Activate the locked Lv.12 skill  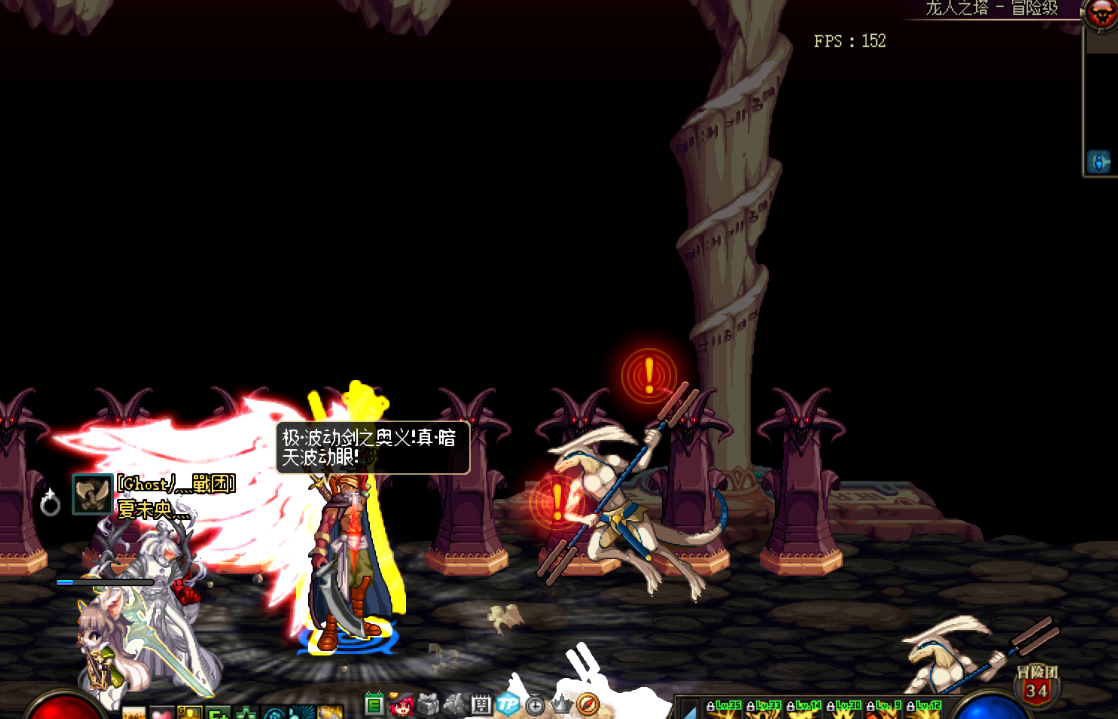923,710
